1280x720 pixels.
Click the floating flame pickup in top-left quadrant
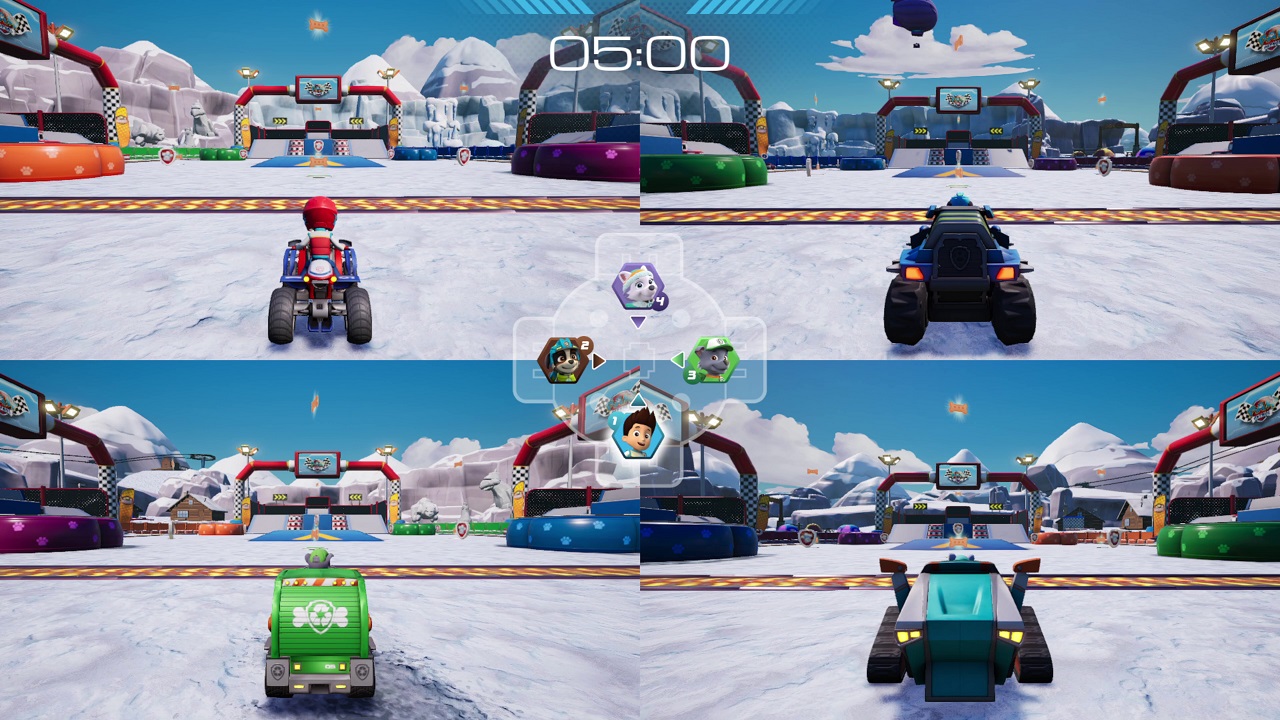pyautogui.click(x=318, y=25)
